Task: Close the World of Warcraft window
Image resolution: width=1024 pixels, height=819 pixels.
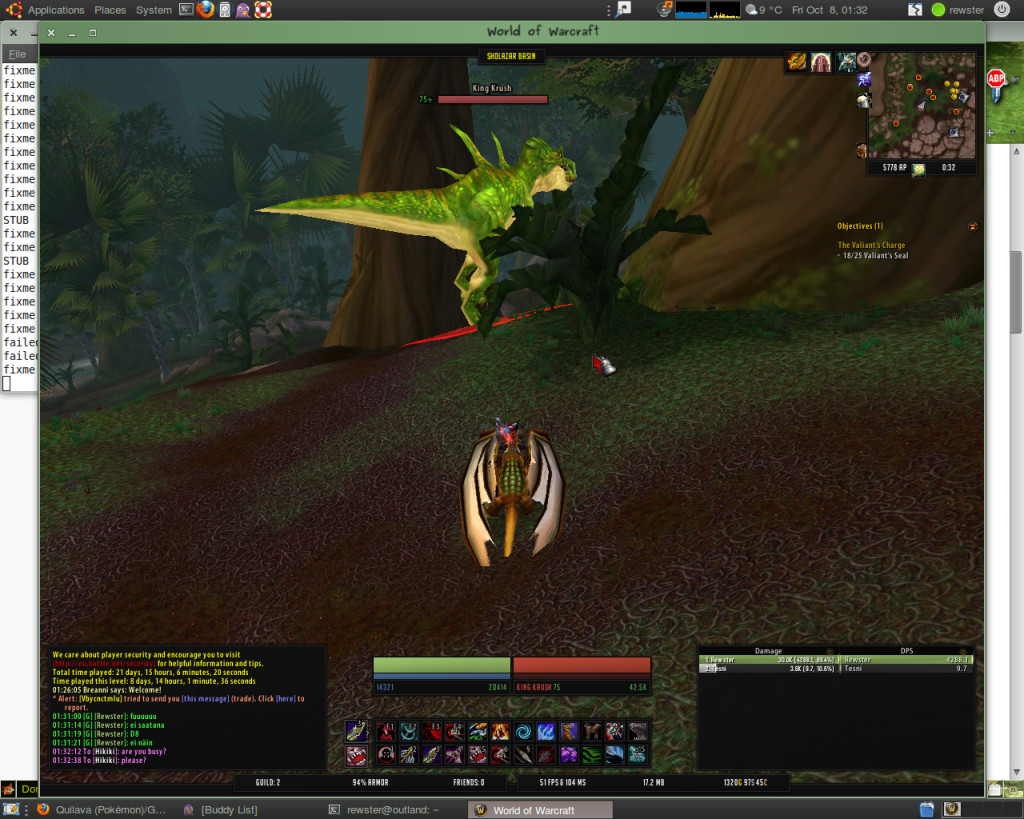Action: (x=51, y=33)
